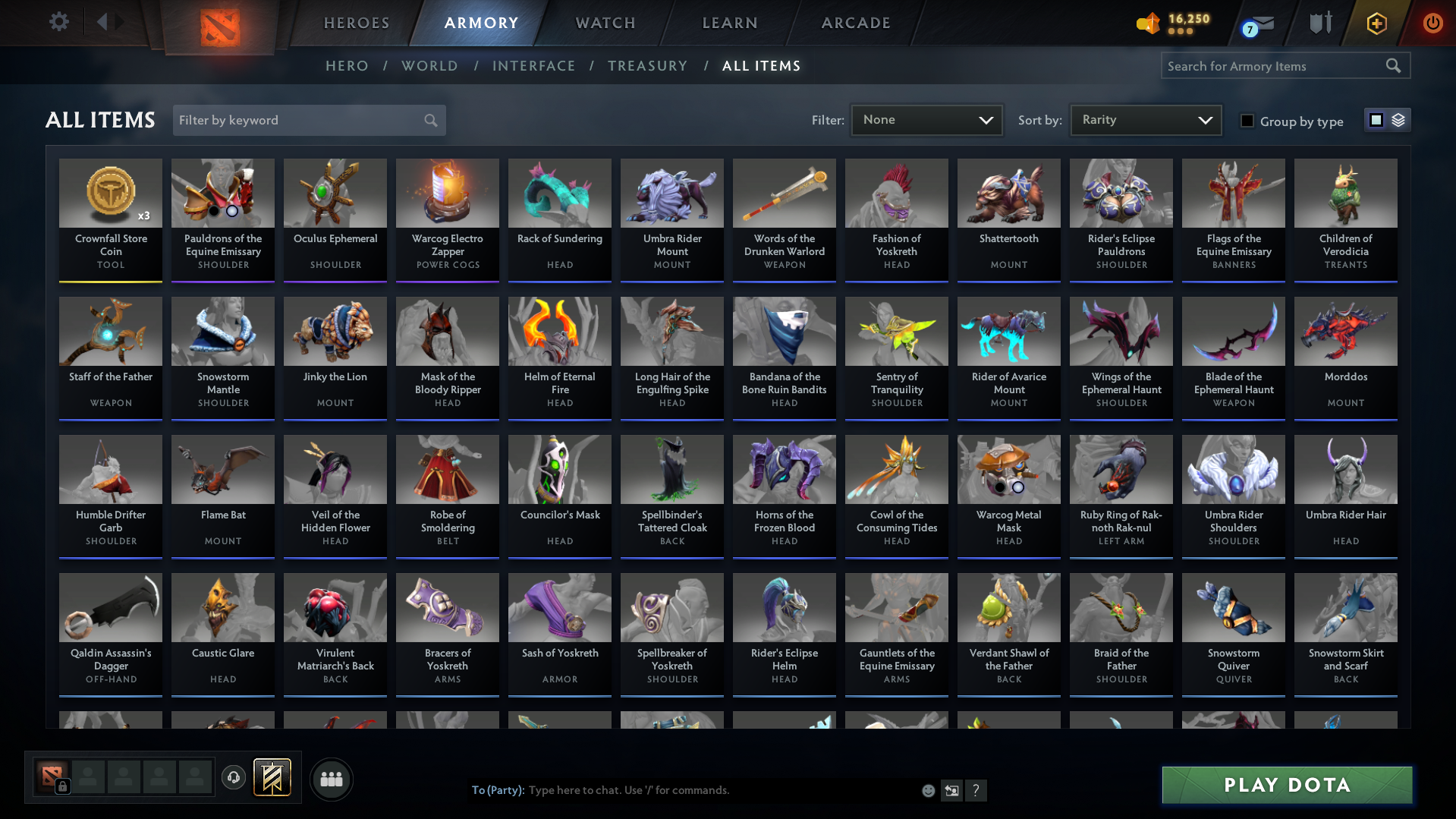Open the Filter dropdown set to None
The image size is (1456, 819).
coord(926,119)
